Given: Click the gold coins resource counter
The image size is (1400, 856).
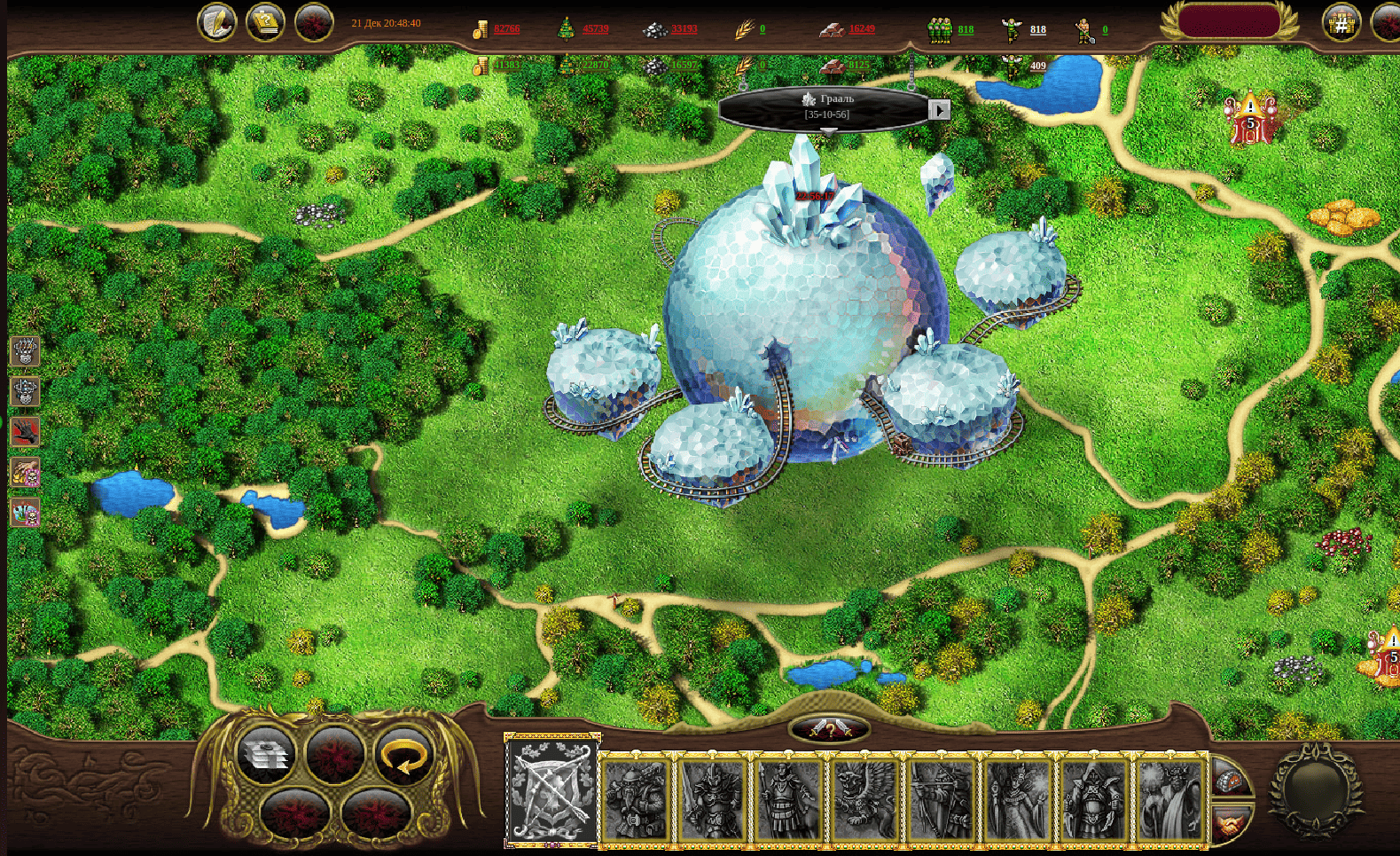Looking at the screenshot, I should [497, 29].
